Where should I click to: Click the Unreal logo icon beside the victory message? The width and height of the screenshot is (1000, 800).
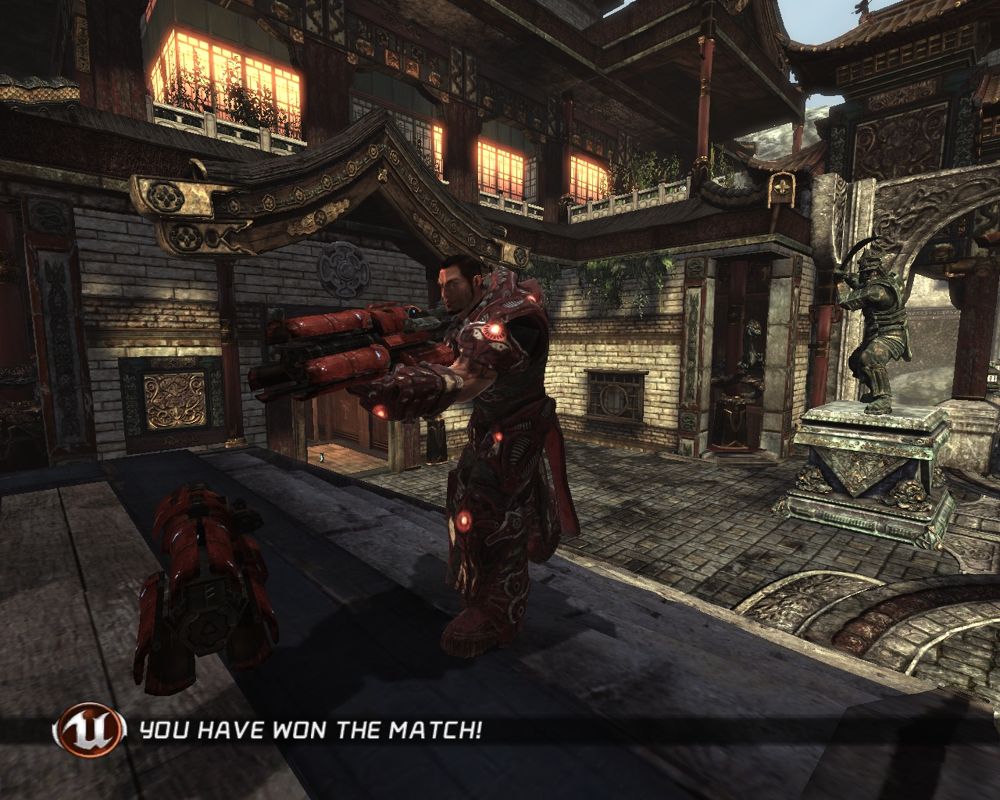90,730
